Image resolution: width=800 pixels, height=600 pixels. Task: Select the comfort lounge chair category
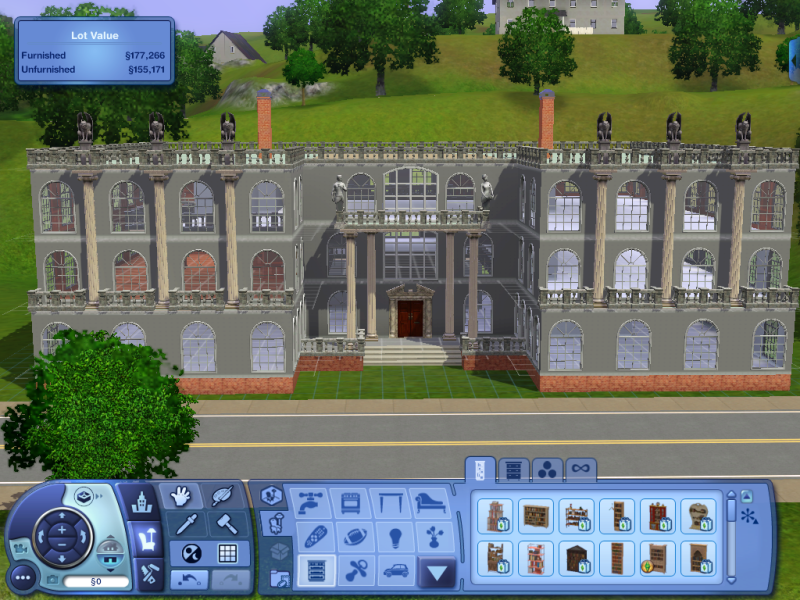[431, 501]
